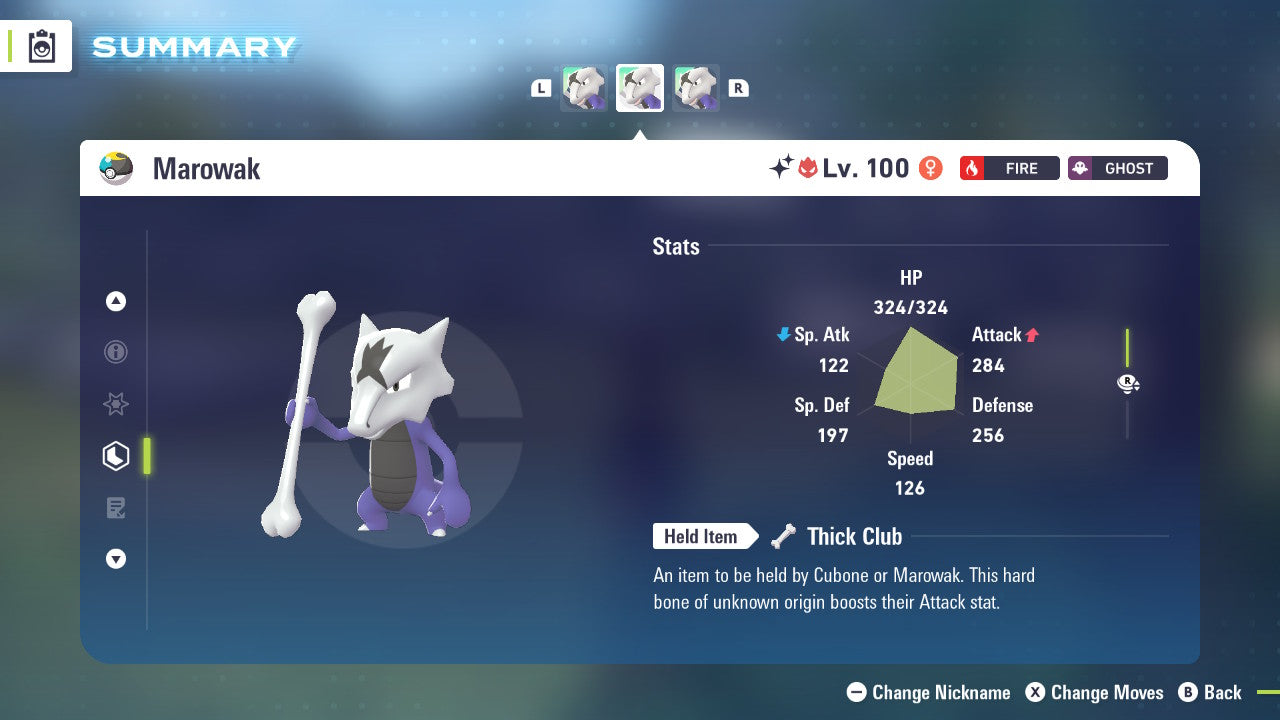Select the Poké Ball icon beside Marowak's name
Screen dimensions: 1280x720
116,168
